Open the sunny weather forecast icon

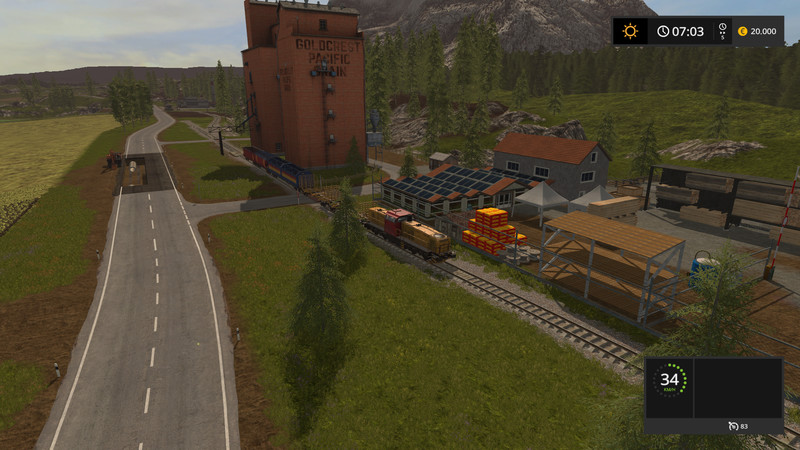[x=630, y=31]
